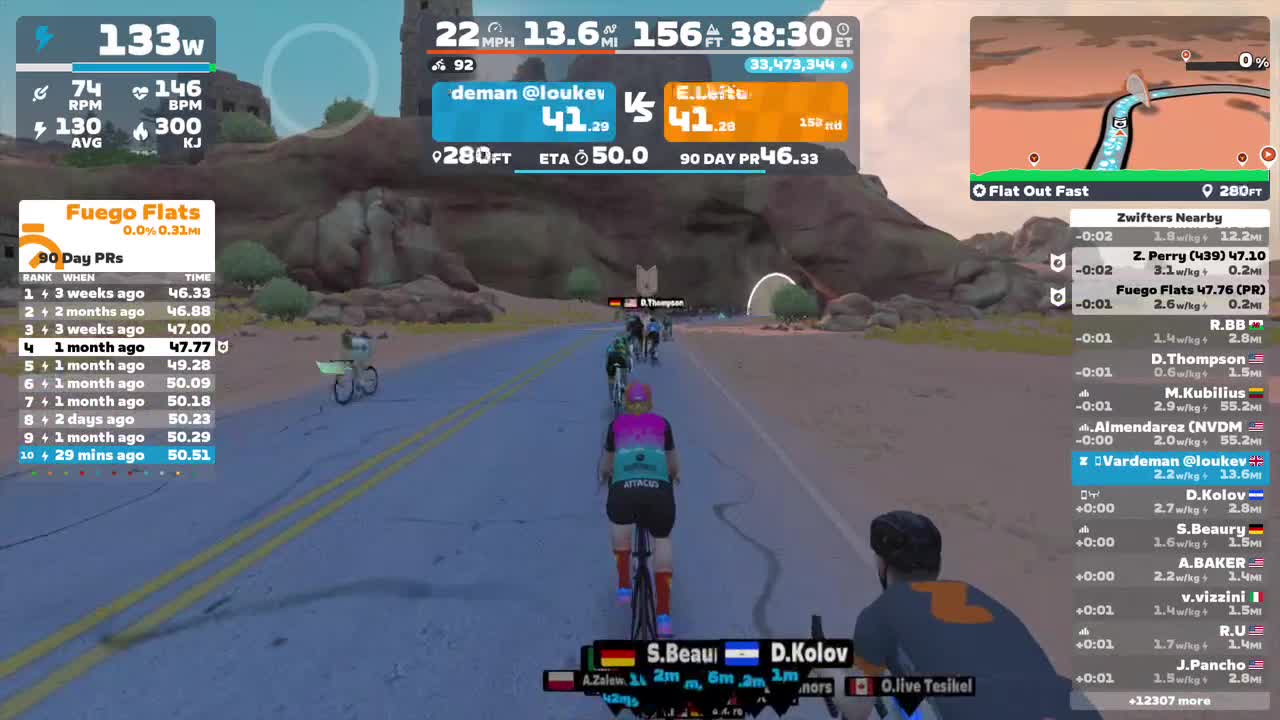
Task: Click the bike icon beside rider count 92
Action: [x=439, y=65]
